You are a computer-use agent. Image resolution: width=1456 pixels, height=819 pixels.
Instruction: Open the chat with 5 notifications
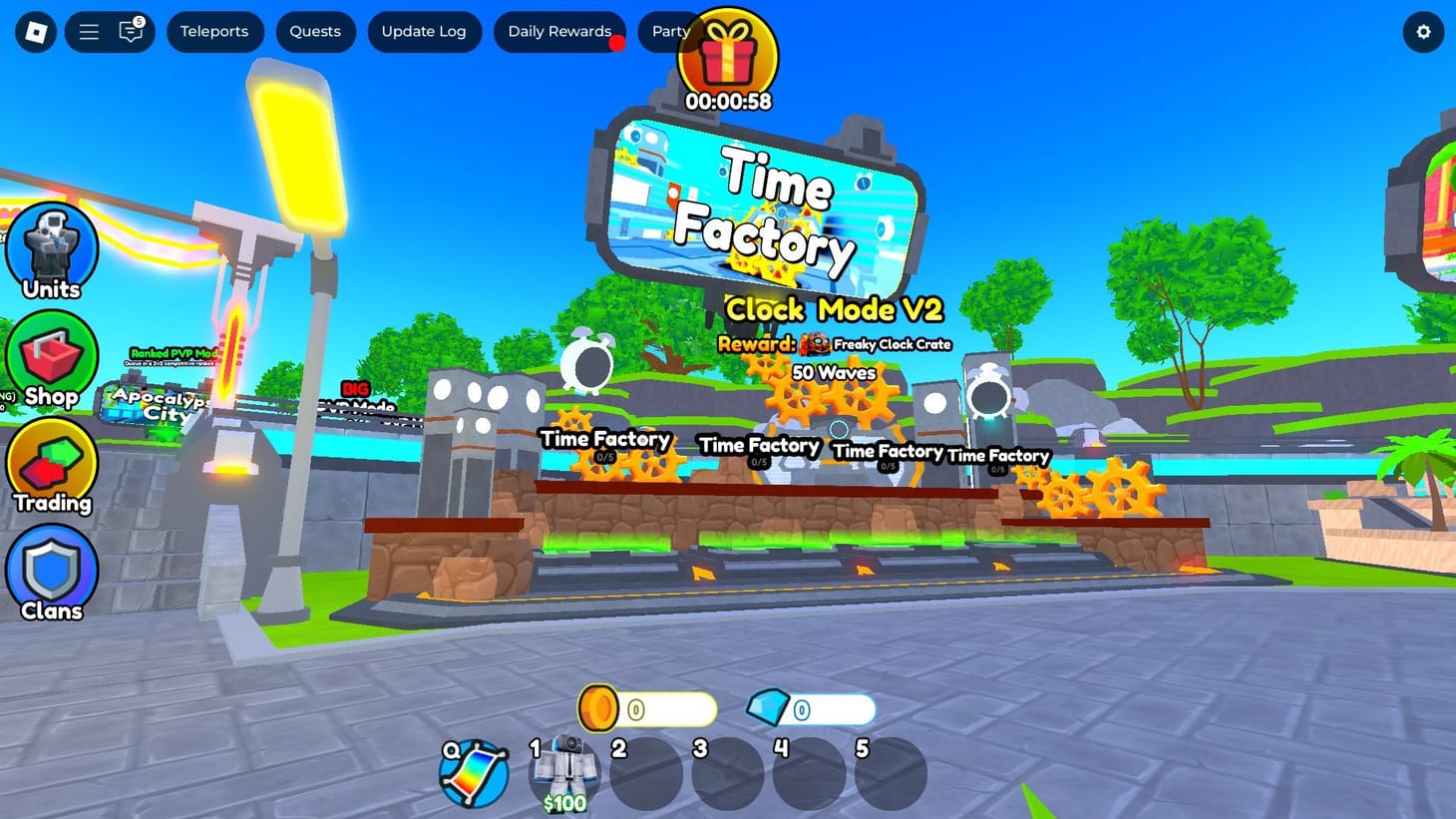[131, 31]
